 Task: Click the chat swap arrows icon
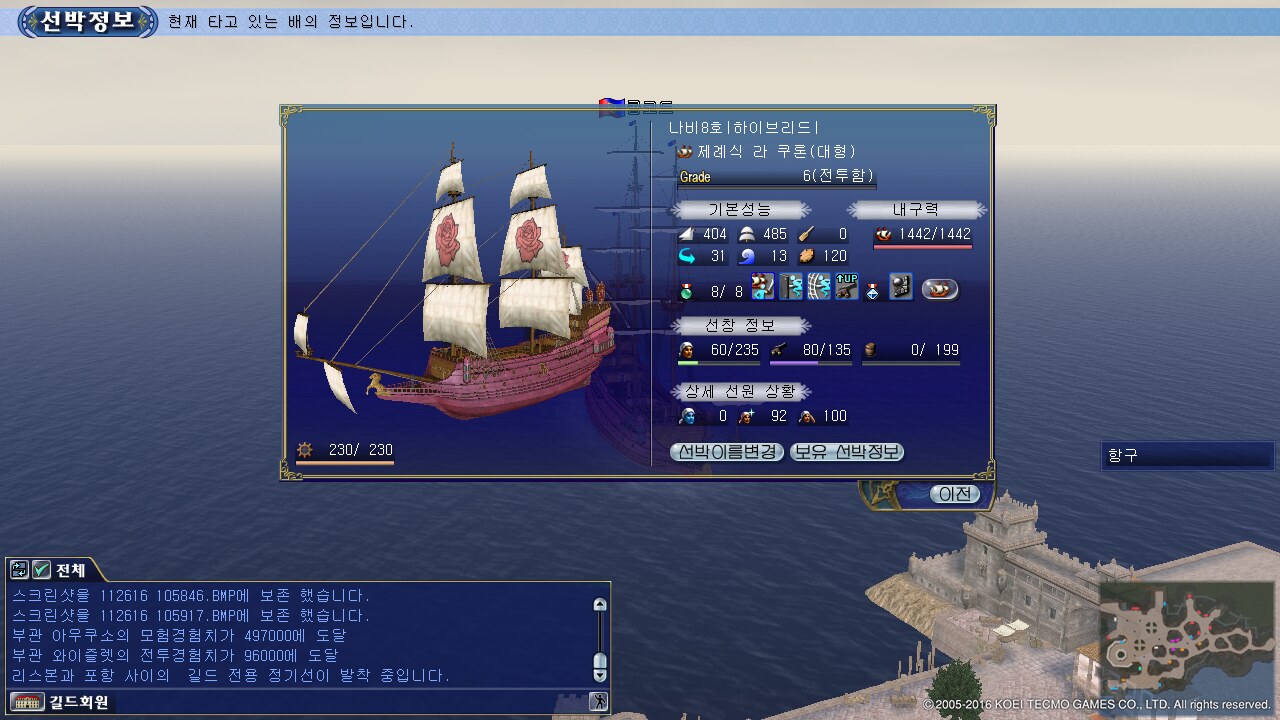(x=19, y=570)
